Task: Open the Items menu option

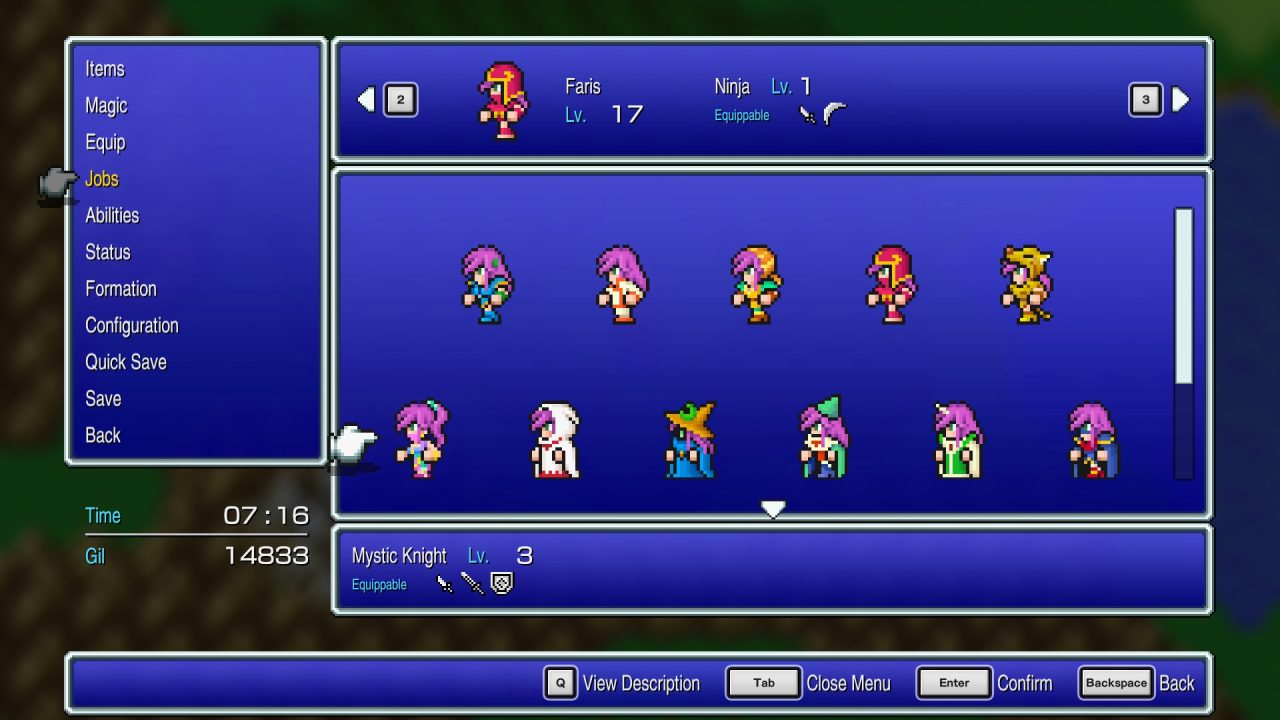Action: tap(105, 69)
